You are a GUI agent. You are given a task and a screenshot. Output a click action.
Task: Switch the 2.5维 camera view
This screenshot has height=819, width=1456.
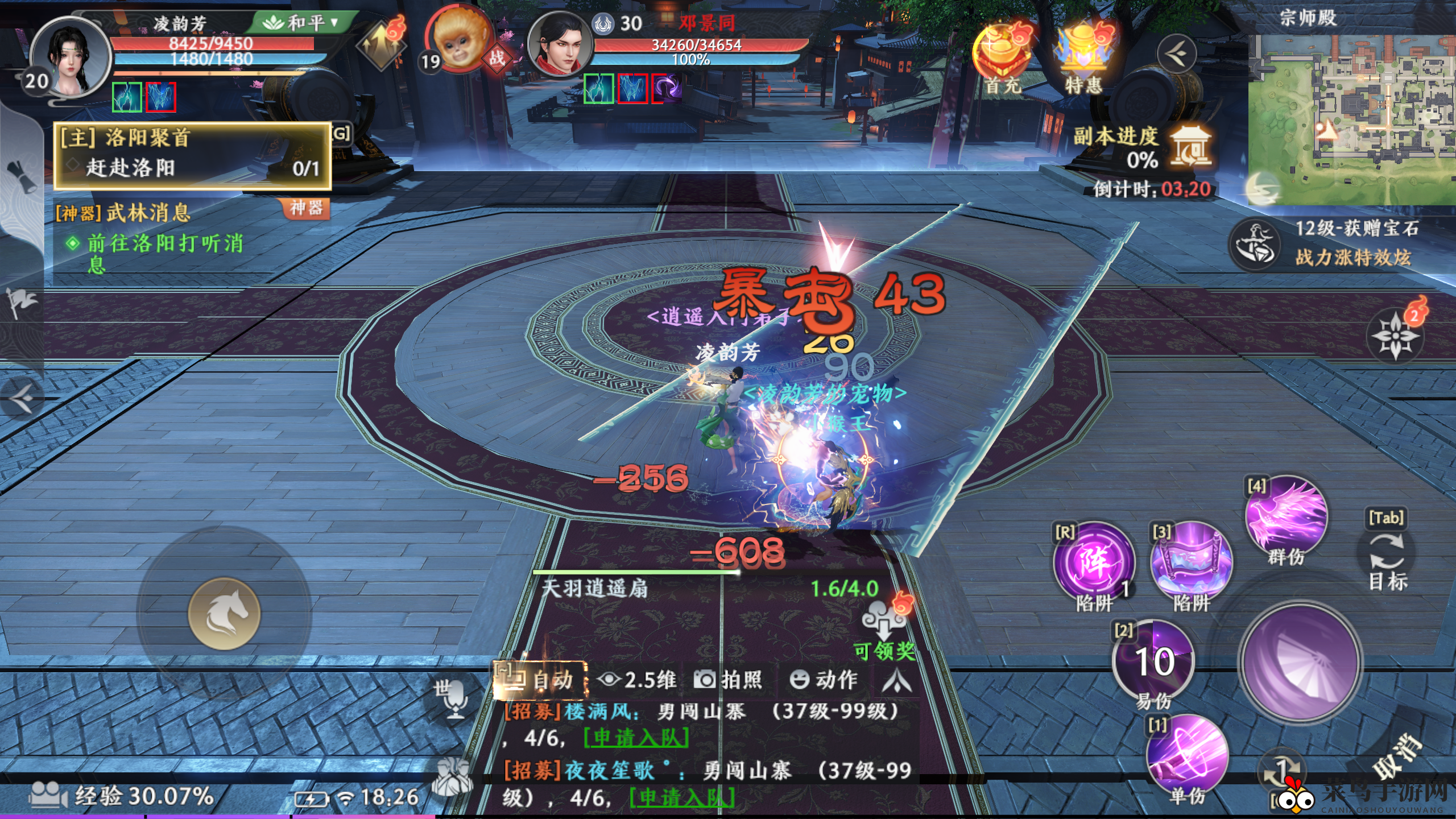pyautogui.click(x=637, y=680)
